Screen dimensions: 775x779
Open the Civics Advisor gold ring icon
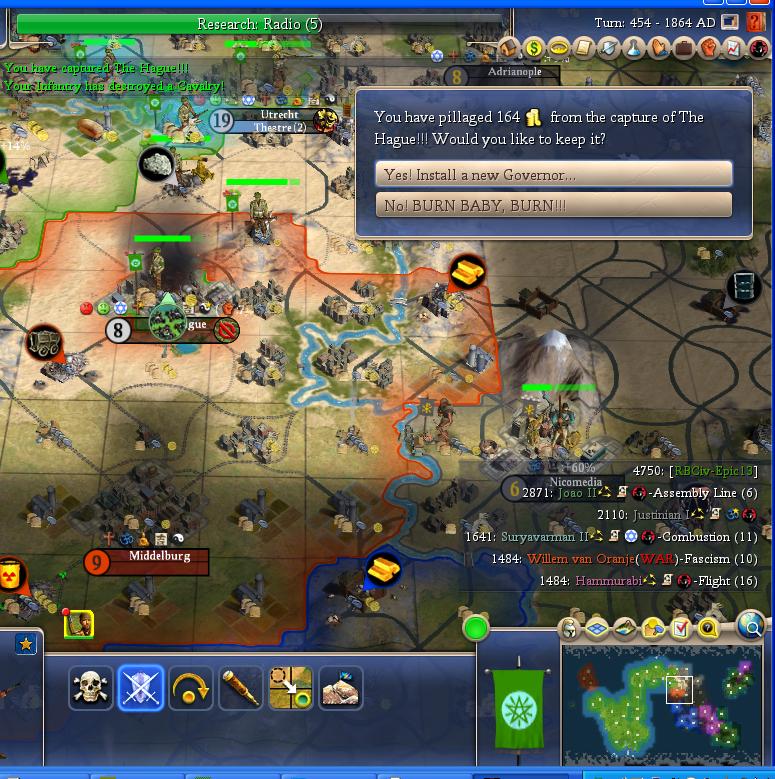tap(559, 48)
